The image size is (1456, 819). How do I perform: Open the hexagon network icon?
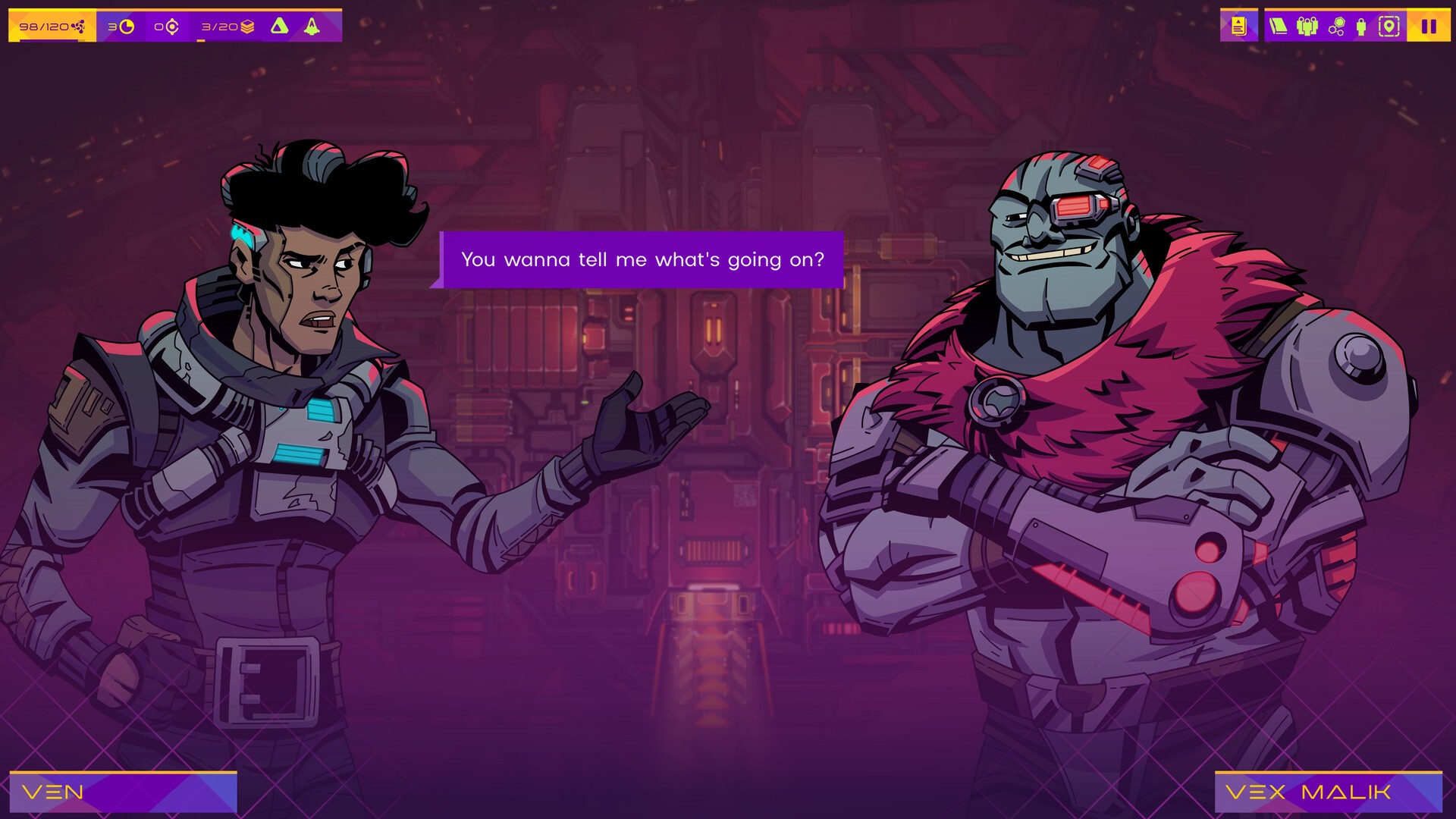1336,27
